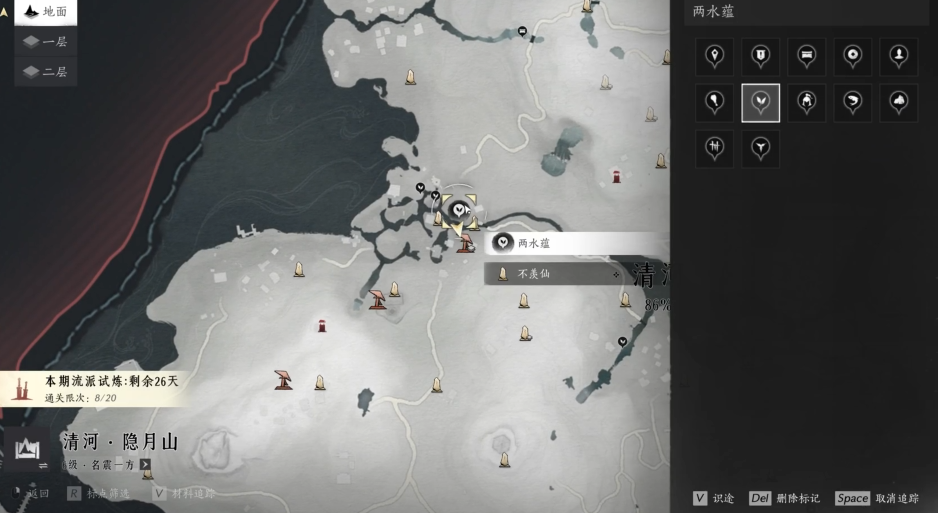
Task: Choose the chest marker icon
Action: [806, 57]
